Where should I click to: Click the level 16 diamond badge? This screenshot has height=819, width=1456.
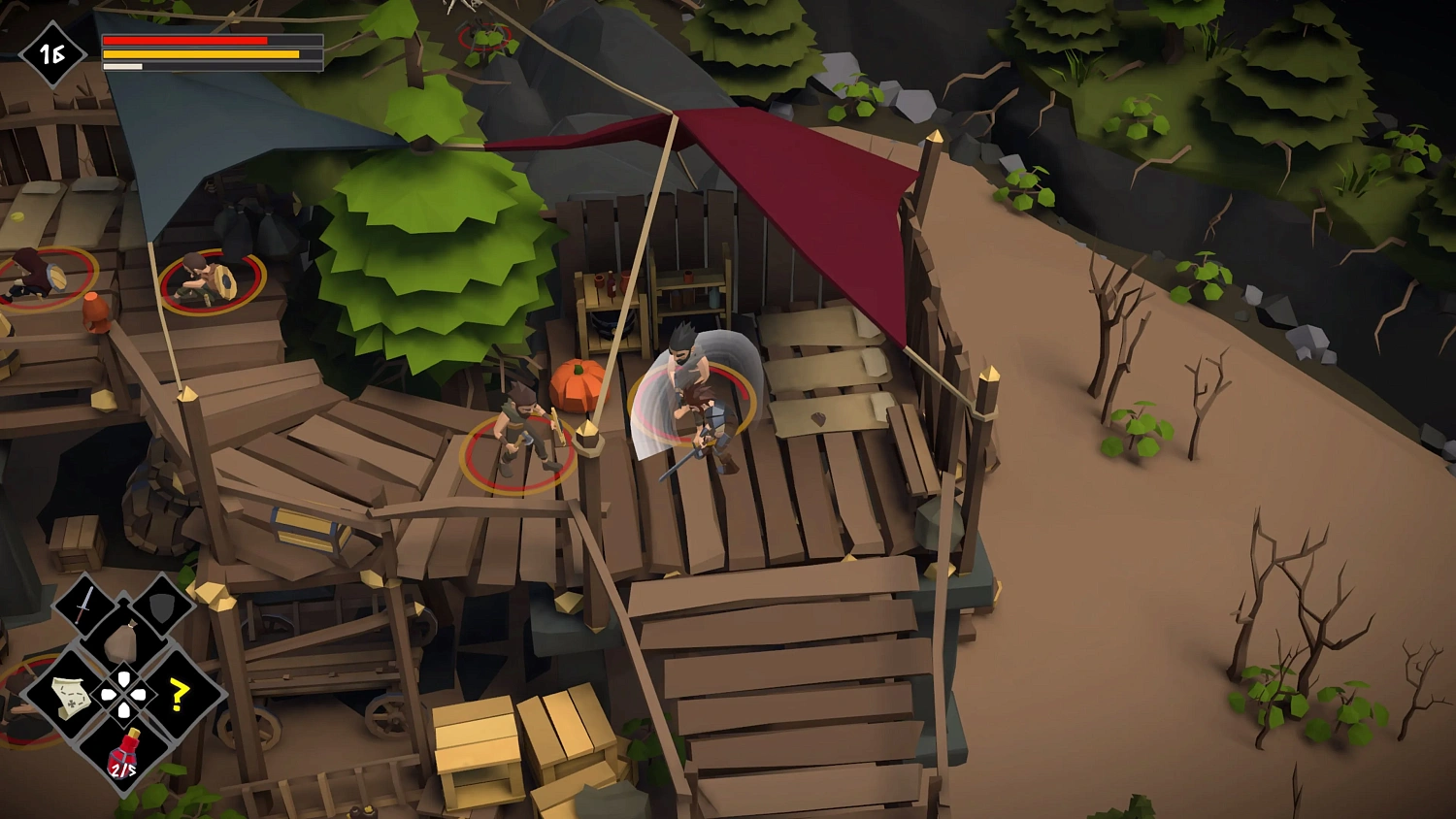(x=53, y=55)
